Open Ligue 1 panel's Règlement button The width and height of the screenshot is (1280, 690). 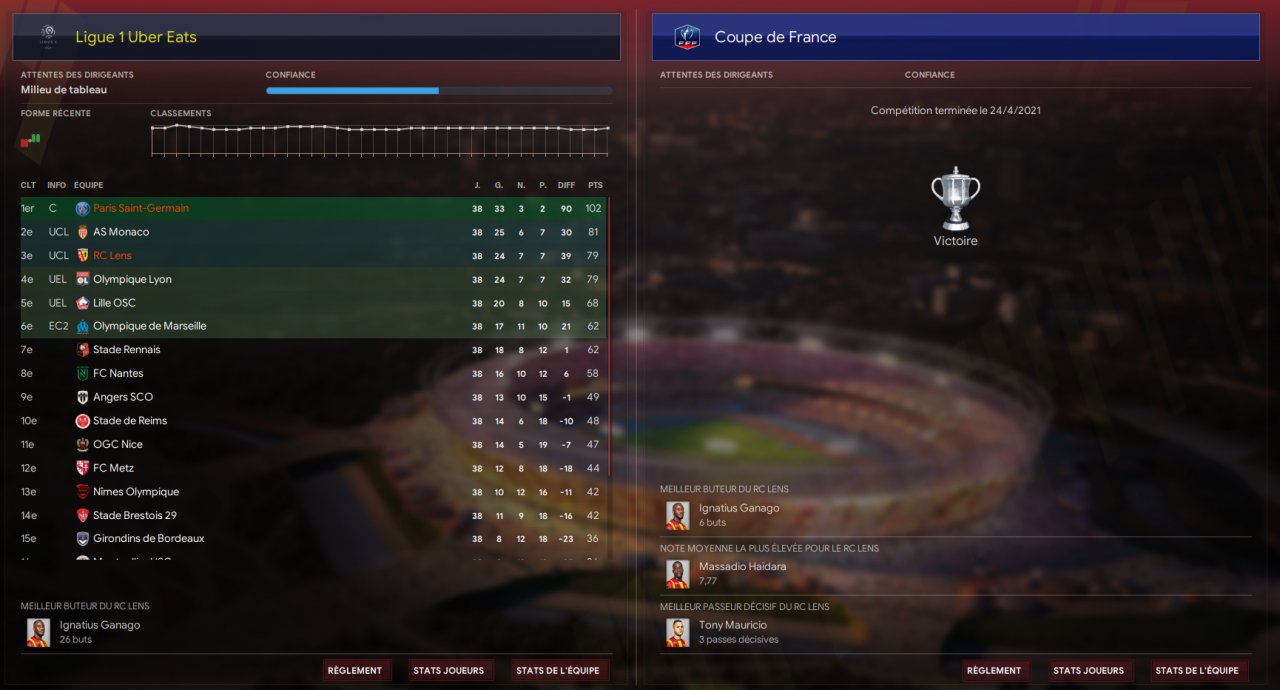pos(355,670)
